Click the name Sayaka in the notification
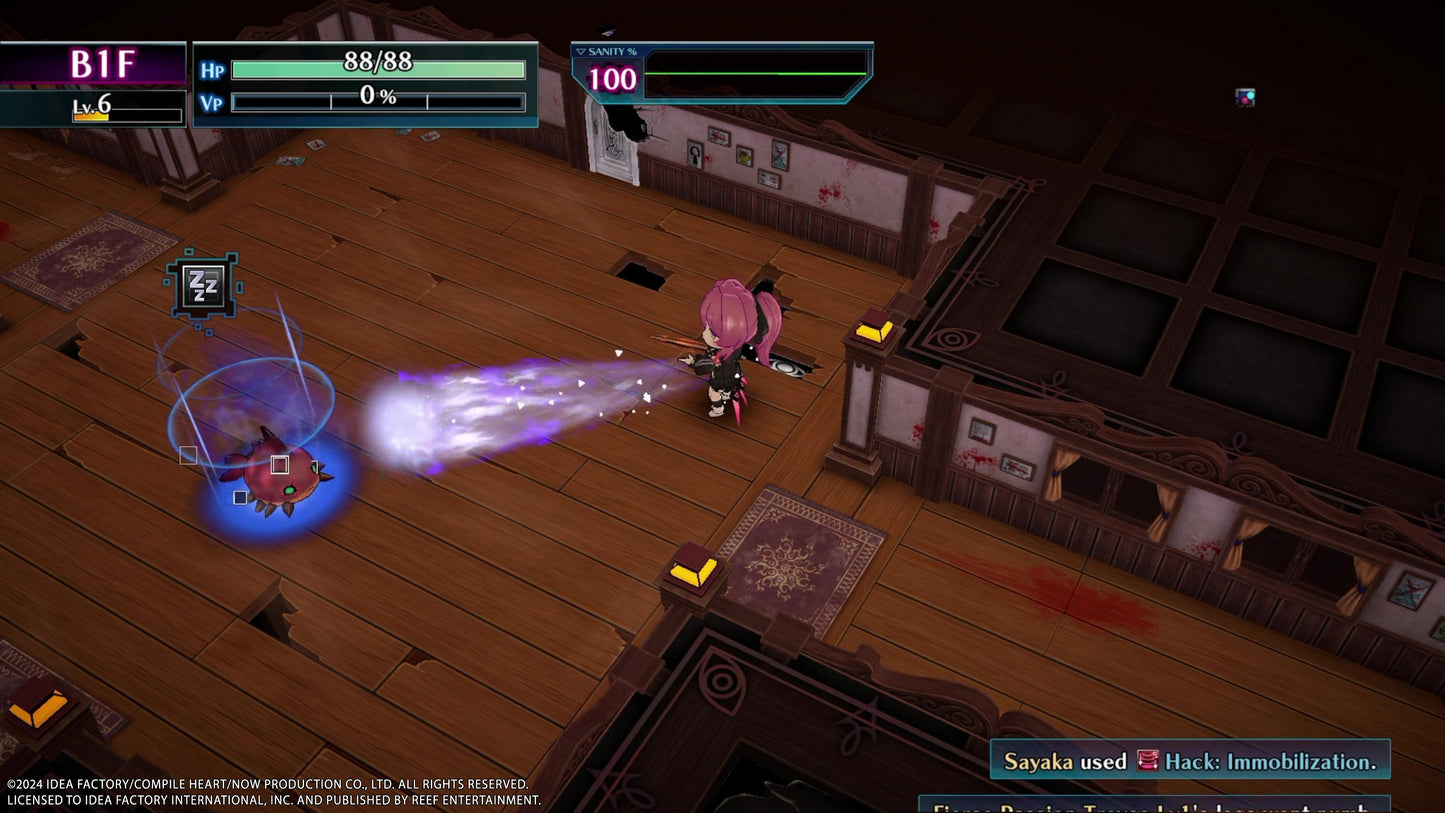Image resolution: width=1445 pixels, height=813 pixels. (x=1041, y=759)
